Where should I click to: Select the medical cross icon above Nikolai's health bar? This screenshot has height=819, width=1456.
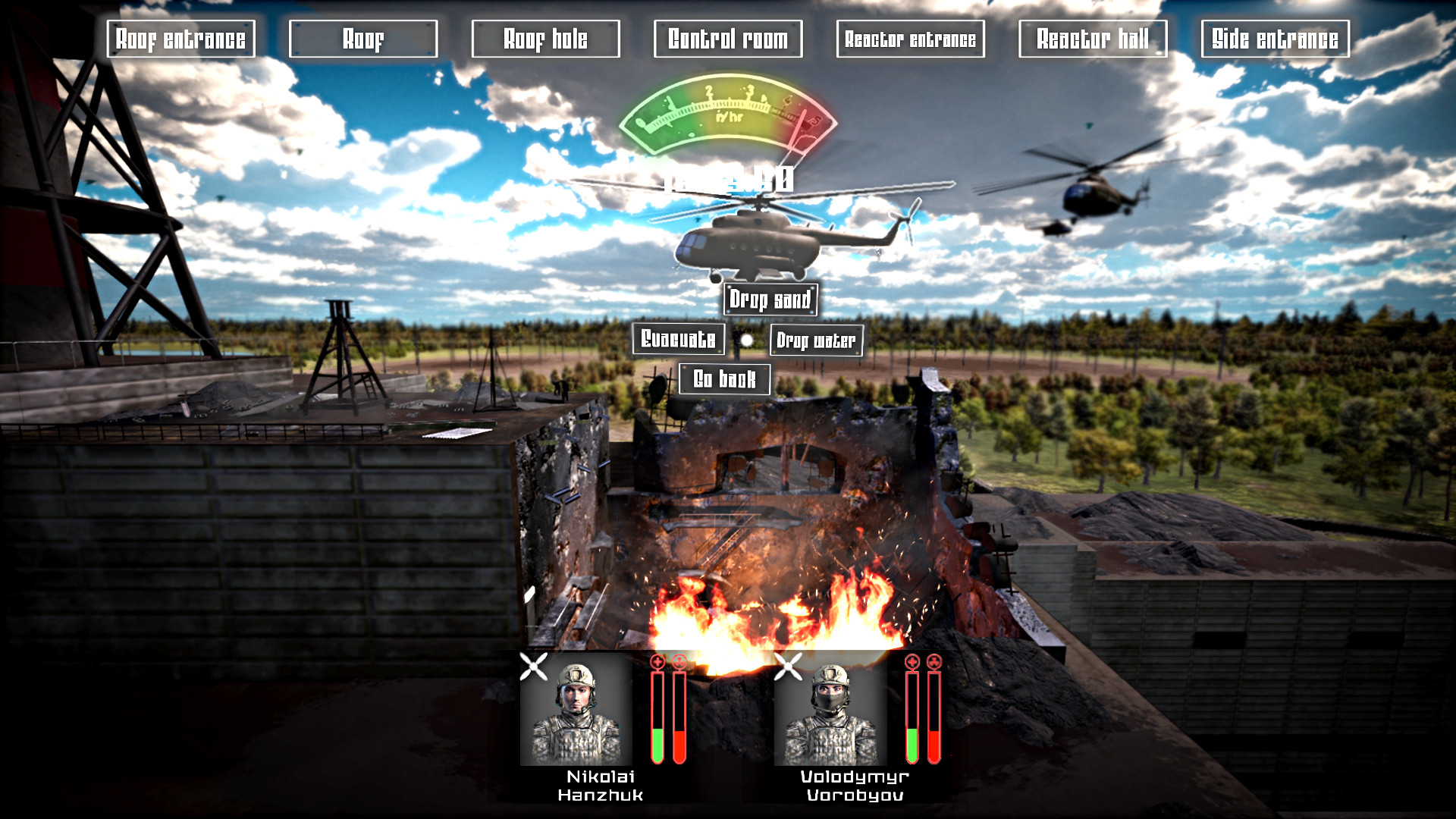tap(655, 661)
